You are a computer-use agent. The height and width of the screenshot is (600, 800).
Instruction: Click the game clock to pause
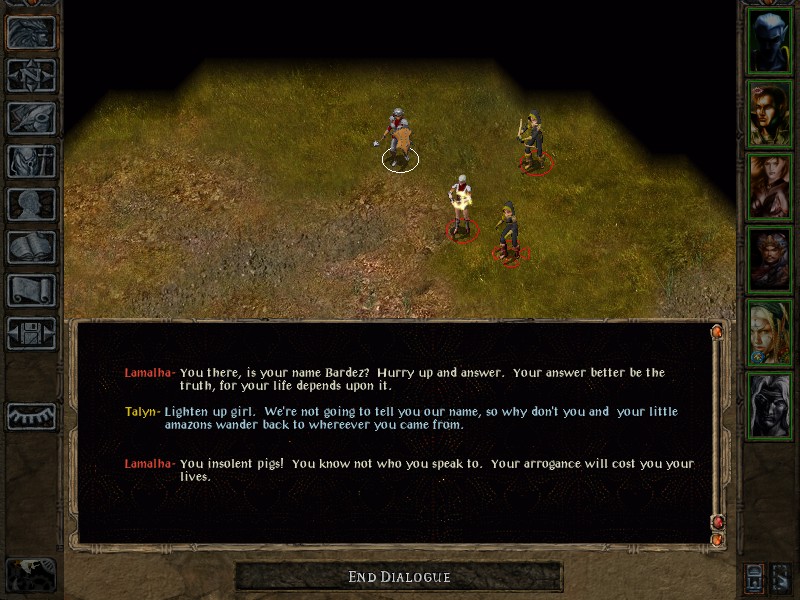31,575
